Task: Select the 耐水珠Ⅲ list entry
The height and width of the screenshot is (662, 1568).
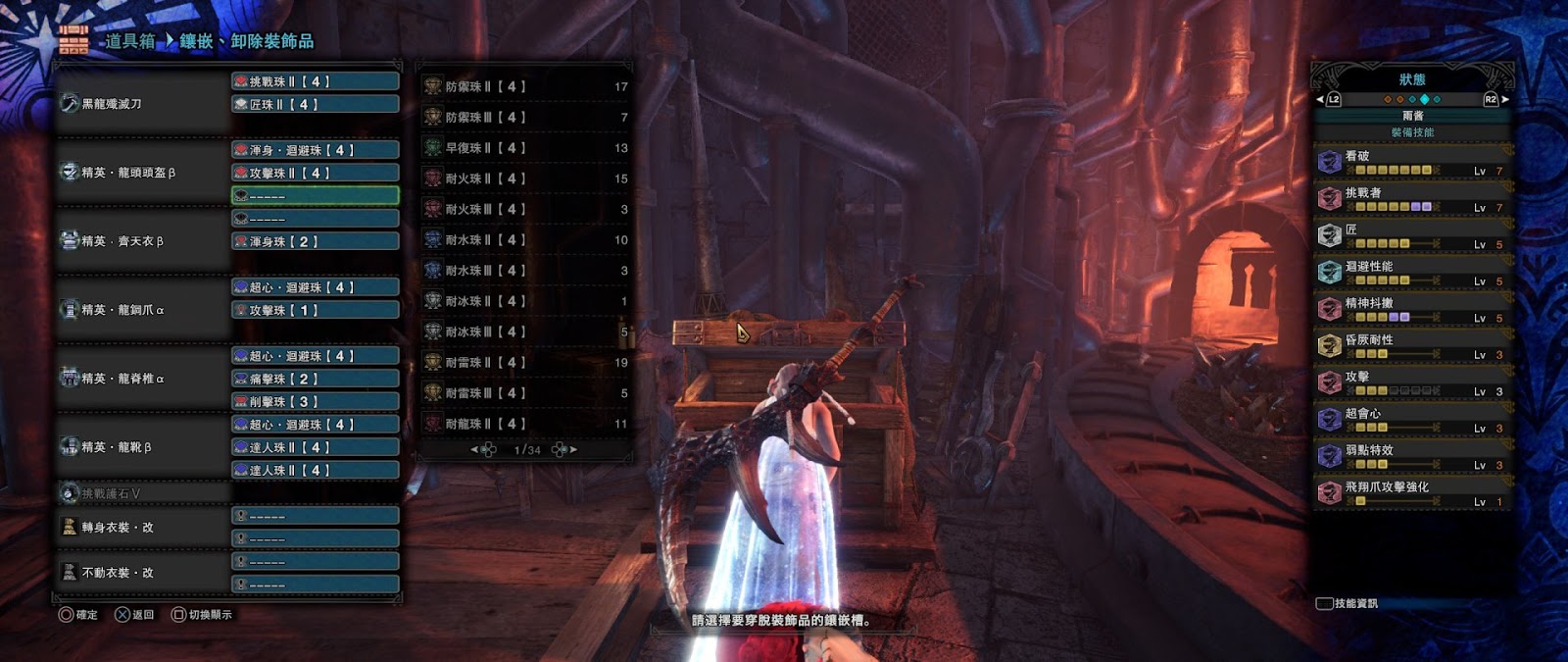Action: pos(525,271)
